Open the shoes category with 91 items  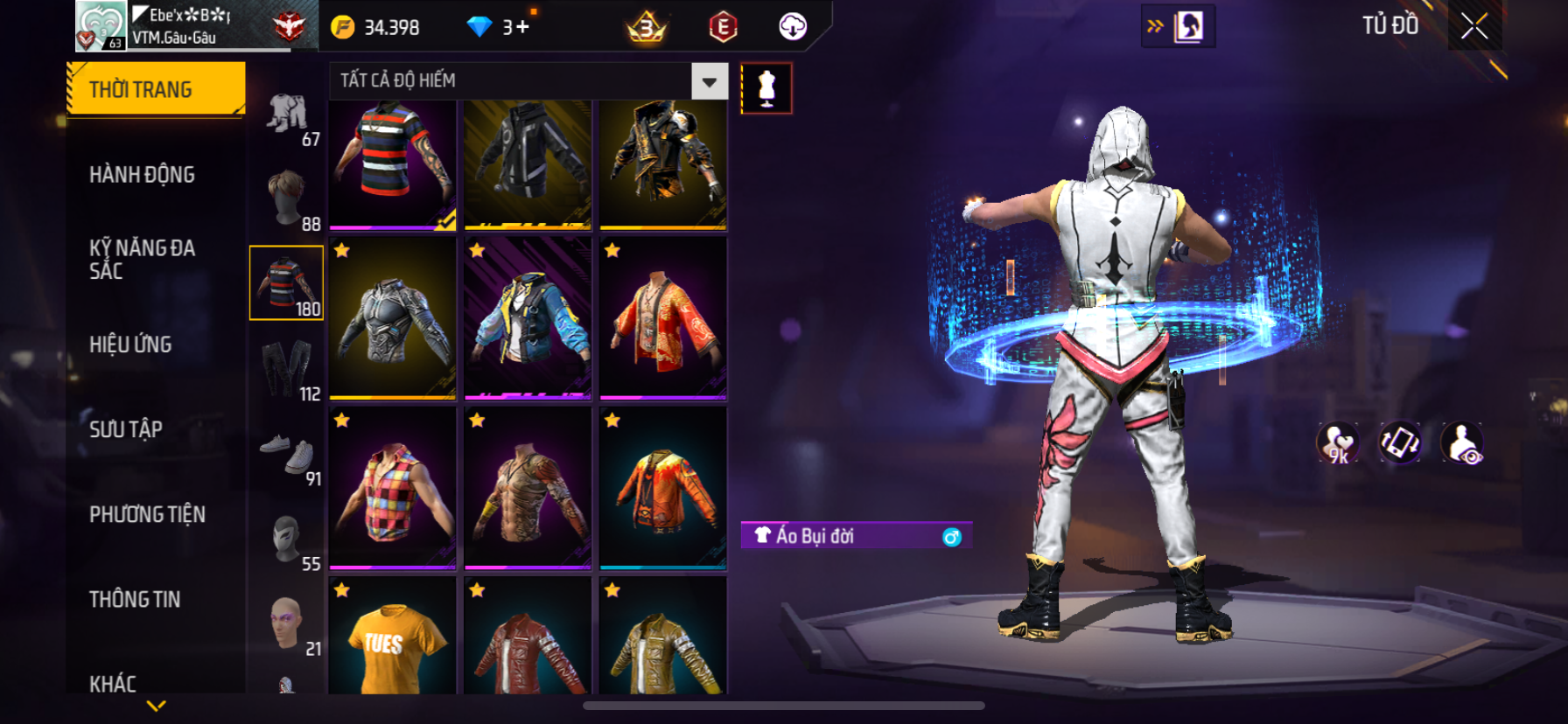tap(289, 454)
